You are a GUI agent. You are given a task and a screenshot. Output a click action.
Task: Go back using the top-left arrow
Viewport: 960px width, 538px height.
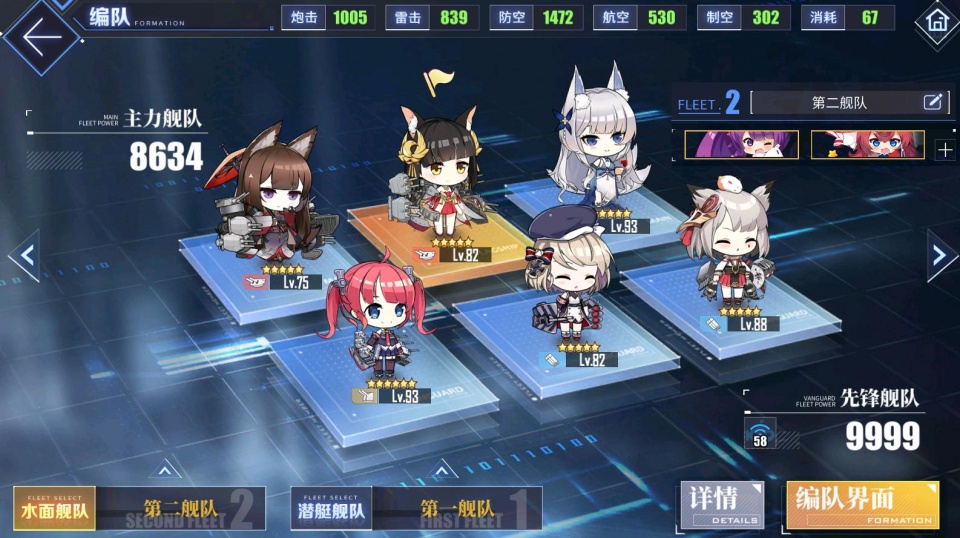[40, 36]
